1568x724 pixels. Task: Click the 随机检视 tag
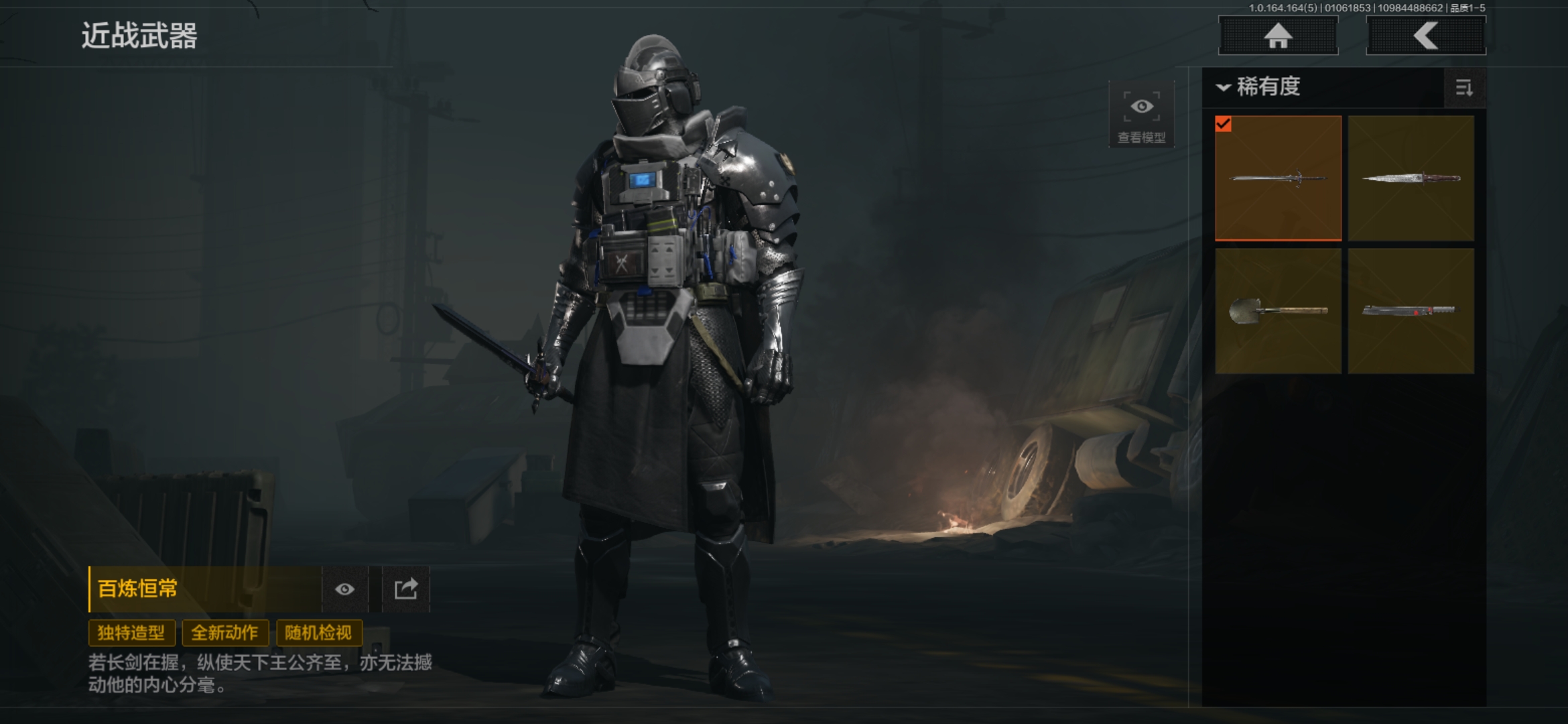pos(319,633)
